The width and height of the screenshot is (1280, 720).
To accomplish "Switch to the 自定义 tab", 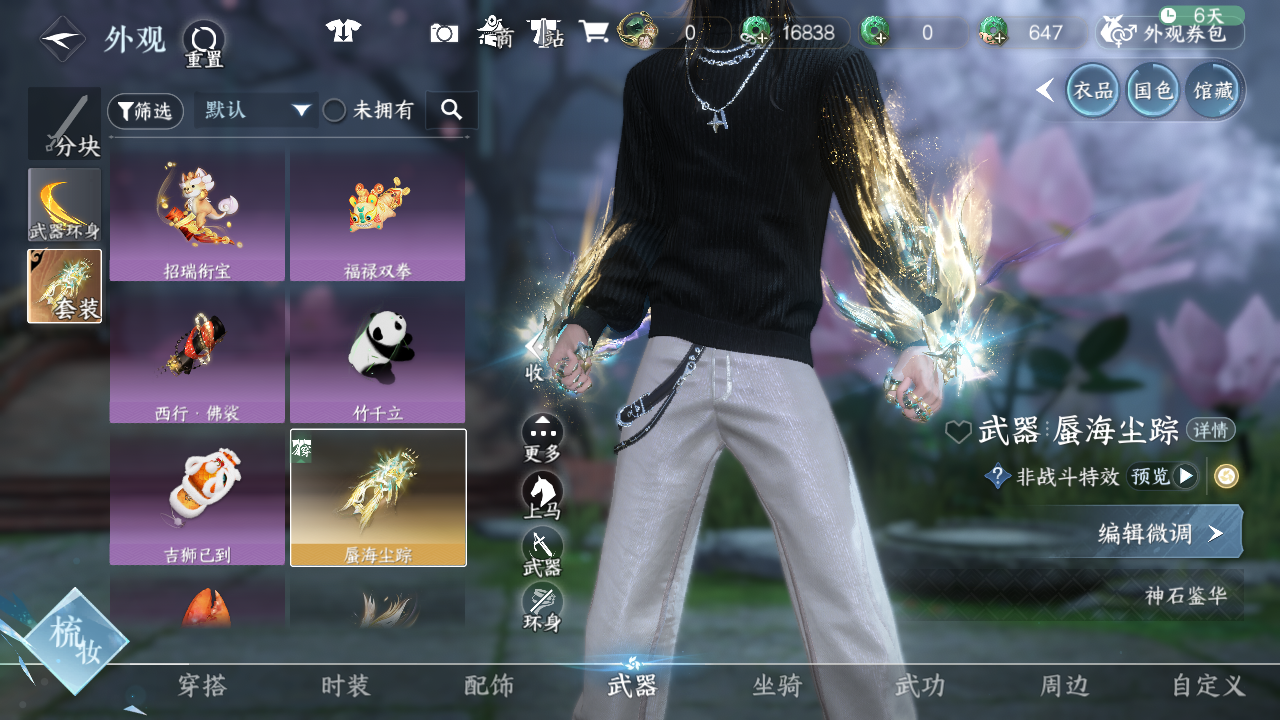I will [x=1208, y=686].
